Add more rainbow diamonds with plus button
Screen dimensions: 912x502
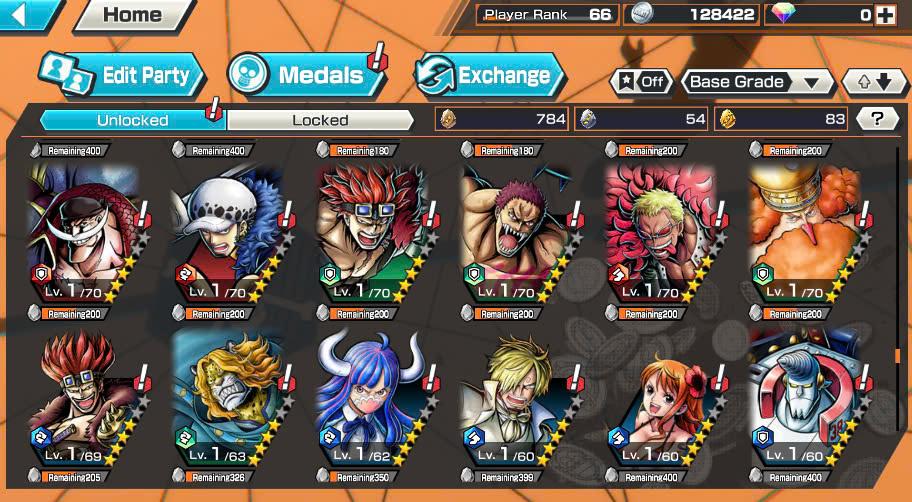click(884, 14)
